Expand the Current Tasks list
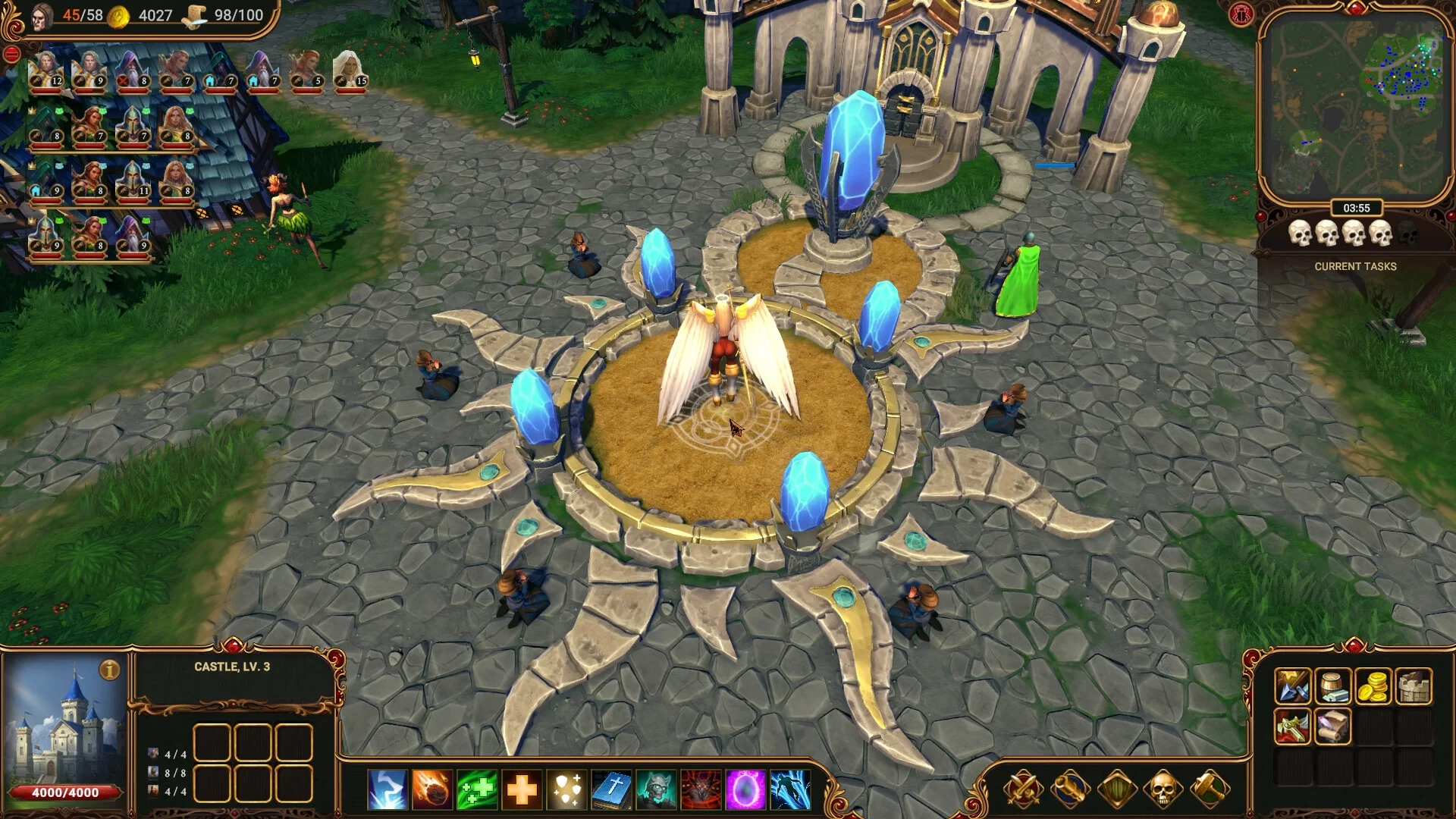The width and height of the screenshot is (1456, 819). (1355, 266)
